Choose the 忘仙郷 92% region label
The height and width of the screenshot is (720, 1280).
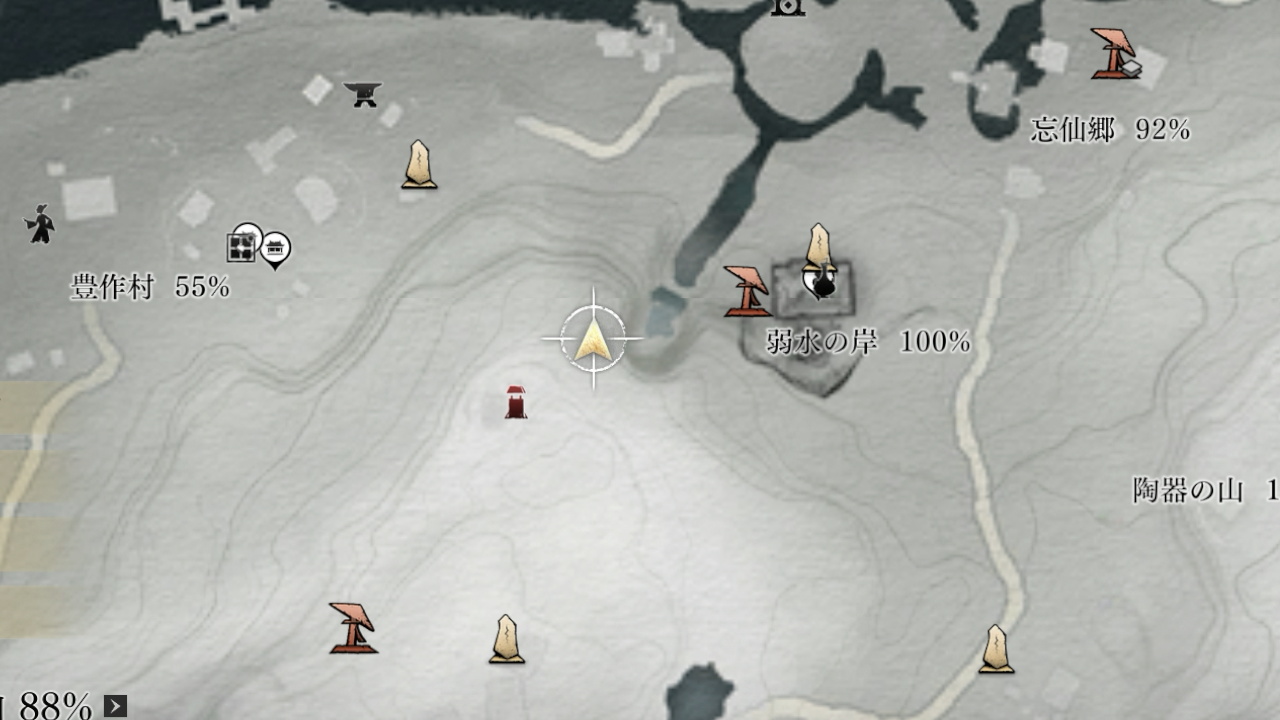(x=1110, y=130)
